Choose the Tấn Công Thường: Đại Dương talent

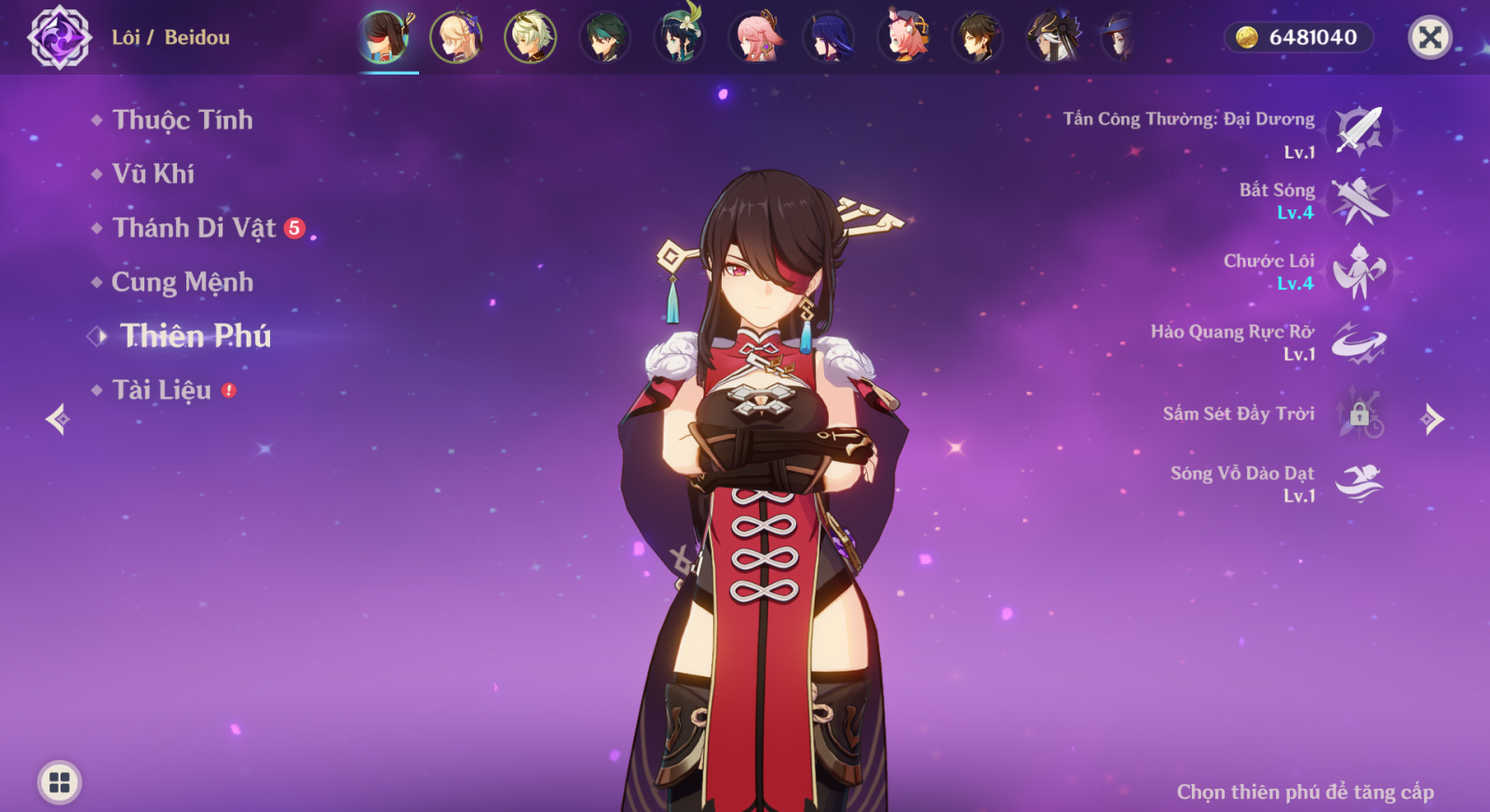[1359, 130]
